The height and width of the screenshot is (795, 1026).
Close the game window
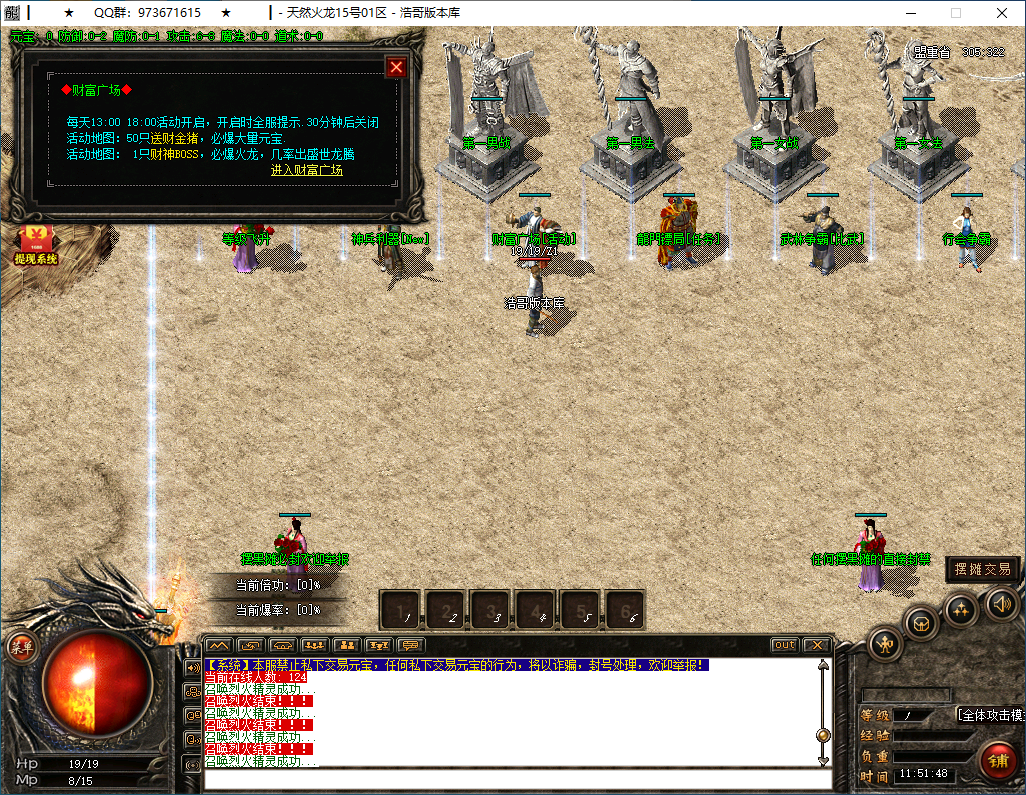click(1001, 13)
